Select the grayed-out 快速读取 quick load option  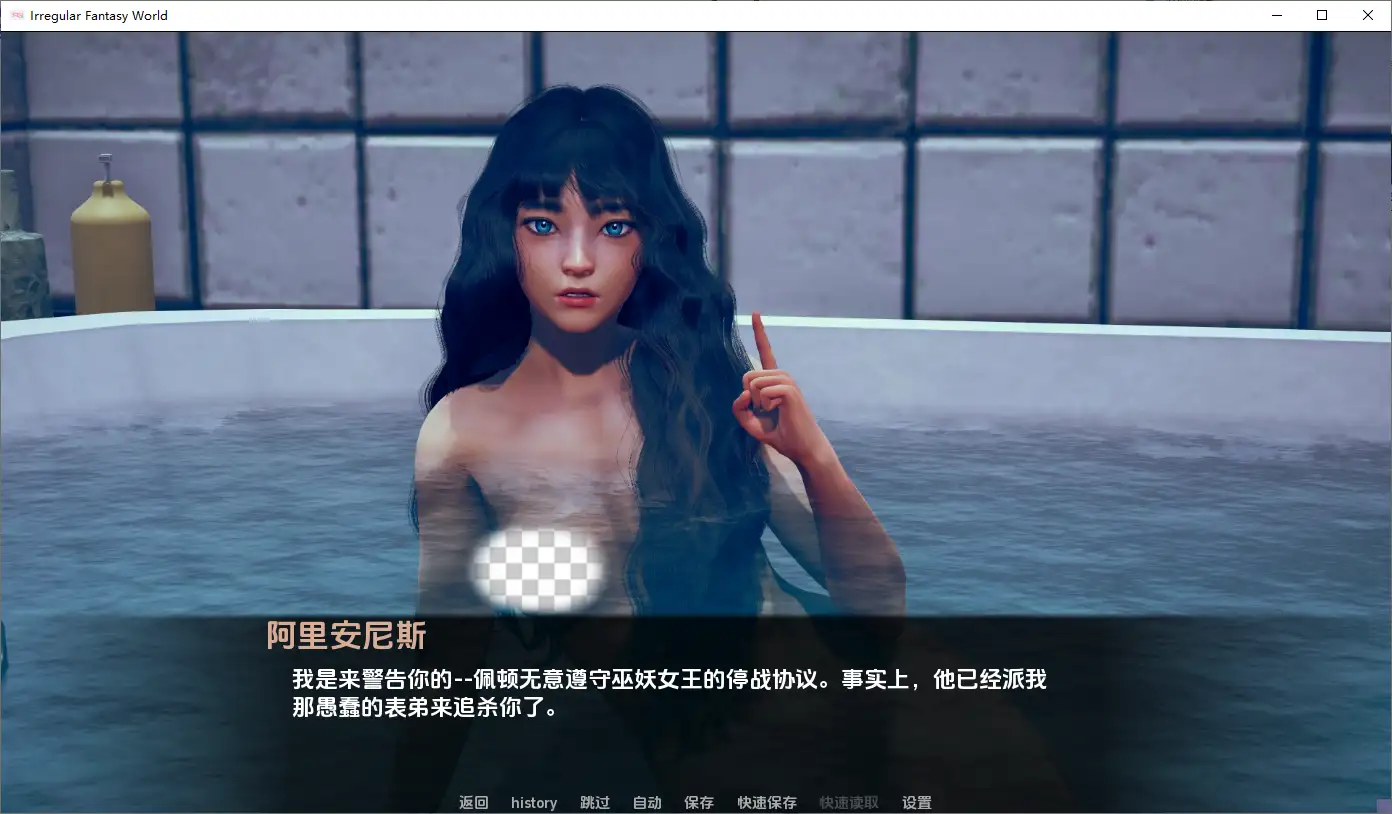[849, 802]
